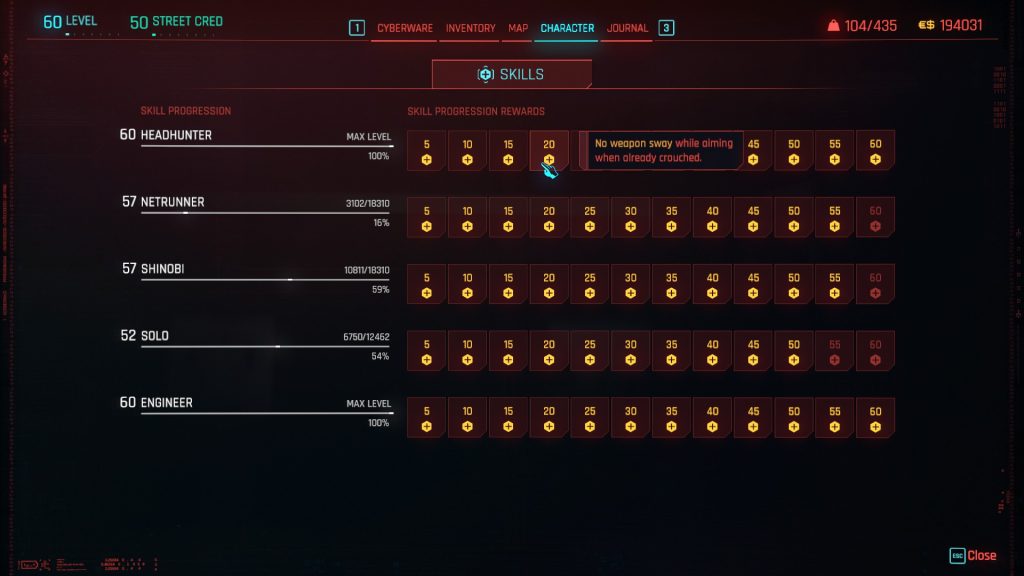
Task: Inspect Solo's locked level 55 reward
Action: coord(834,351)
